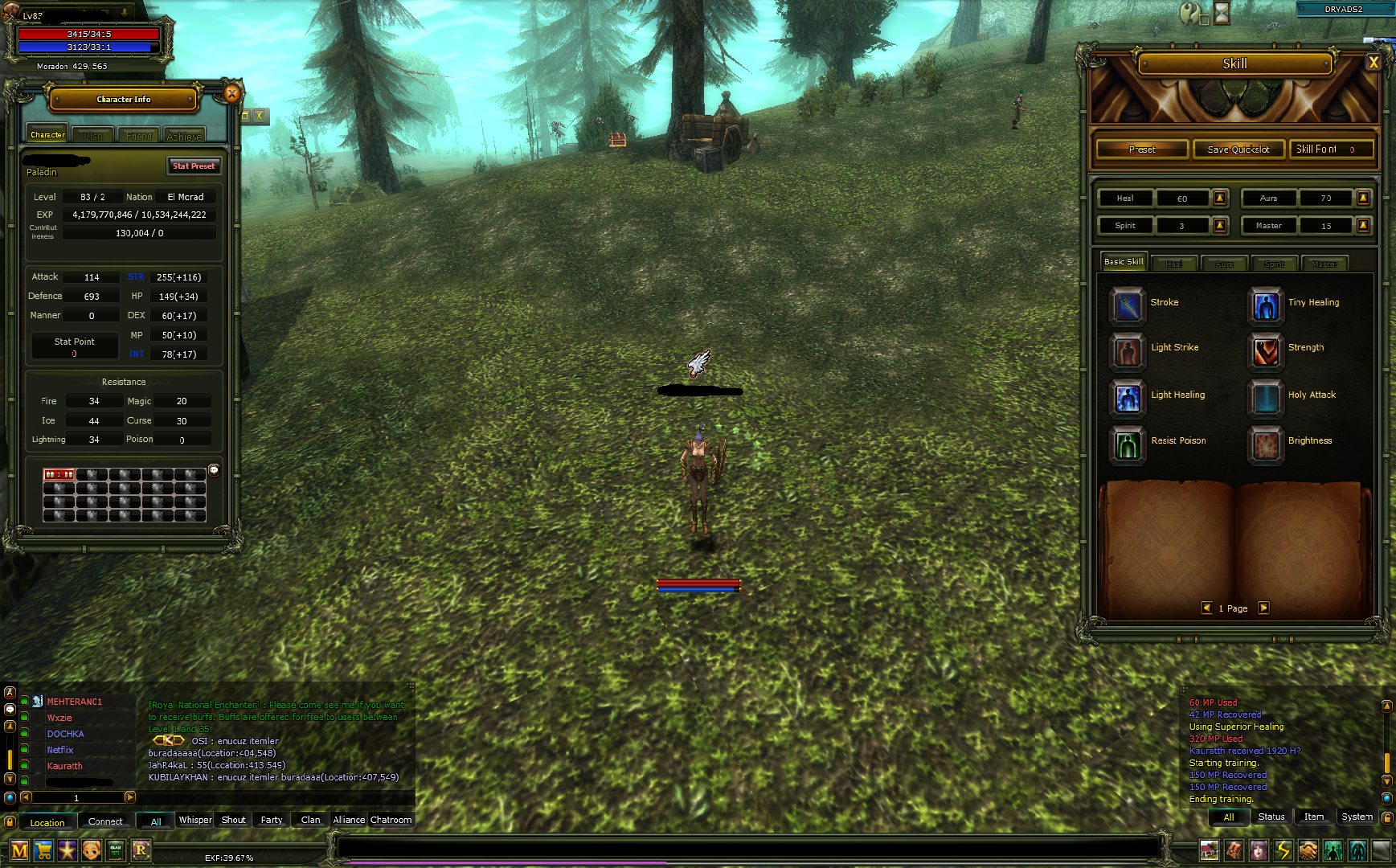The image size is (1396, 868).
Task: Increase the Heal skill points
Action: click(x=1220, y=198)
